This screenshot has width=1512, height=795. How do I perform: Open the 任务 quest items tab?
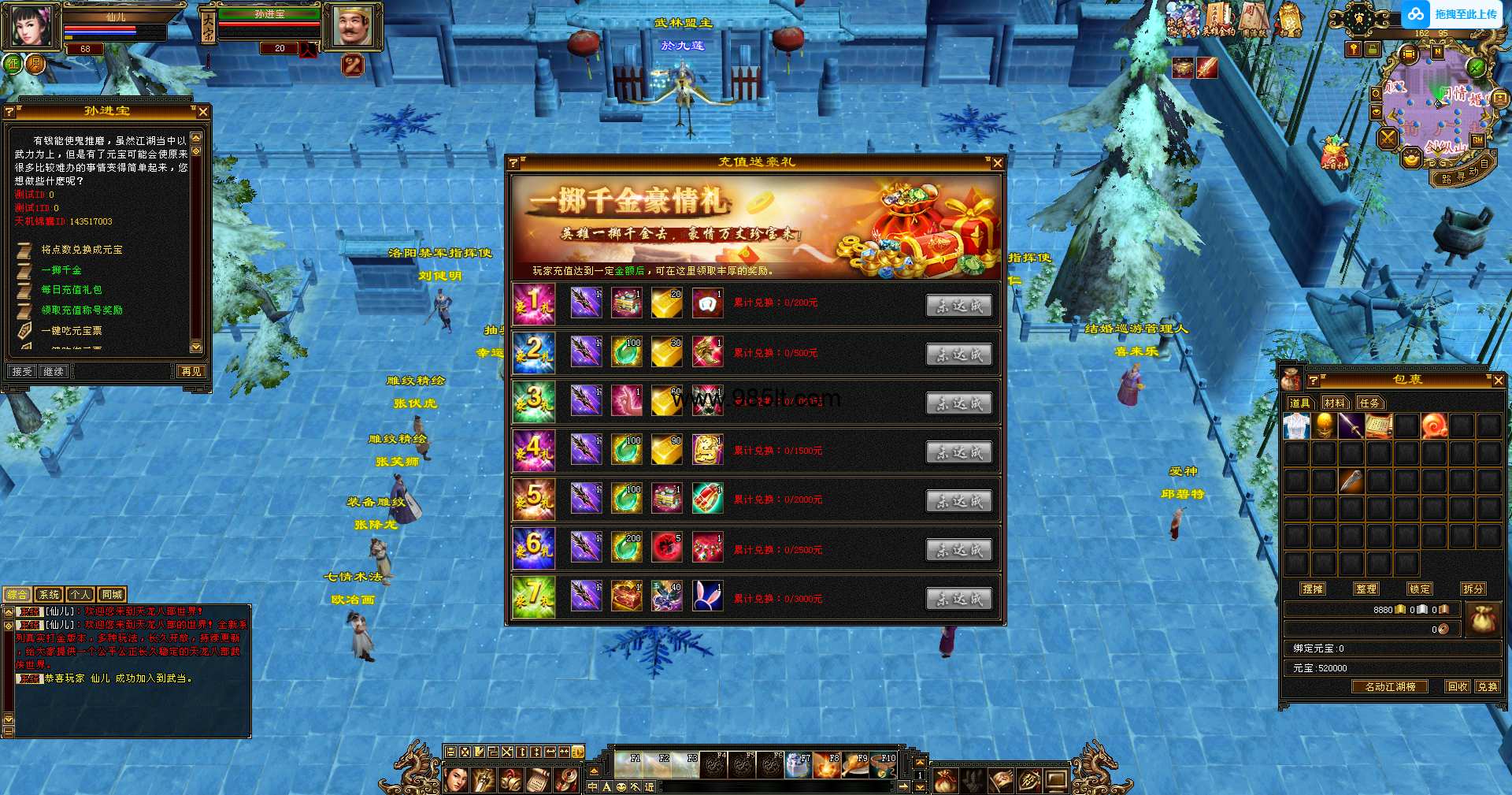click(1369, 403)
